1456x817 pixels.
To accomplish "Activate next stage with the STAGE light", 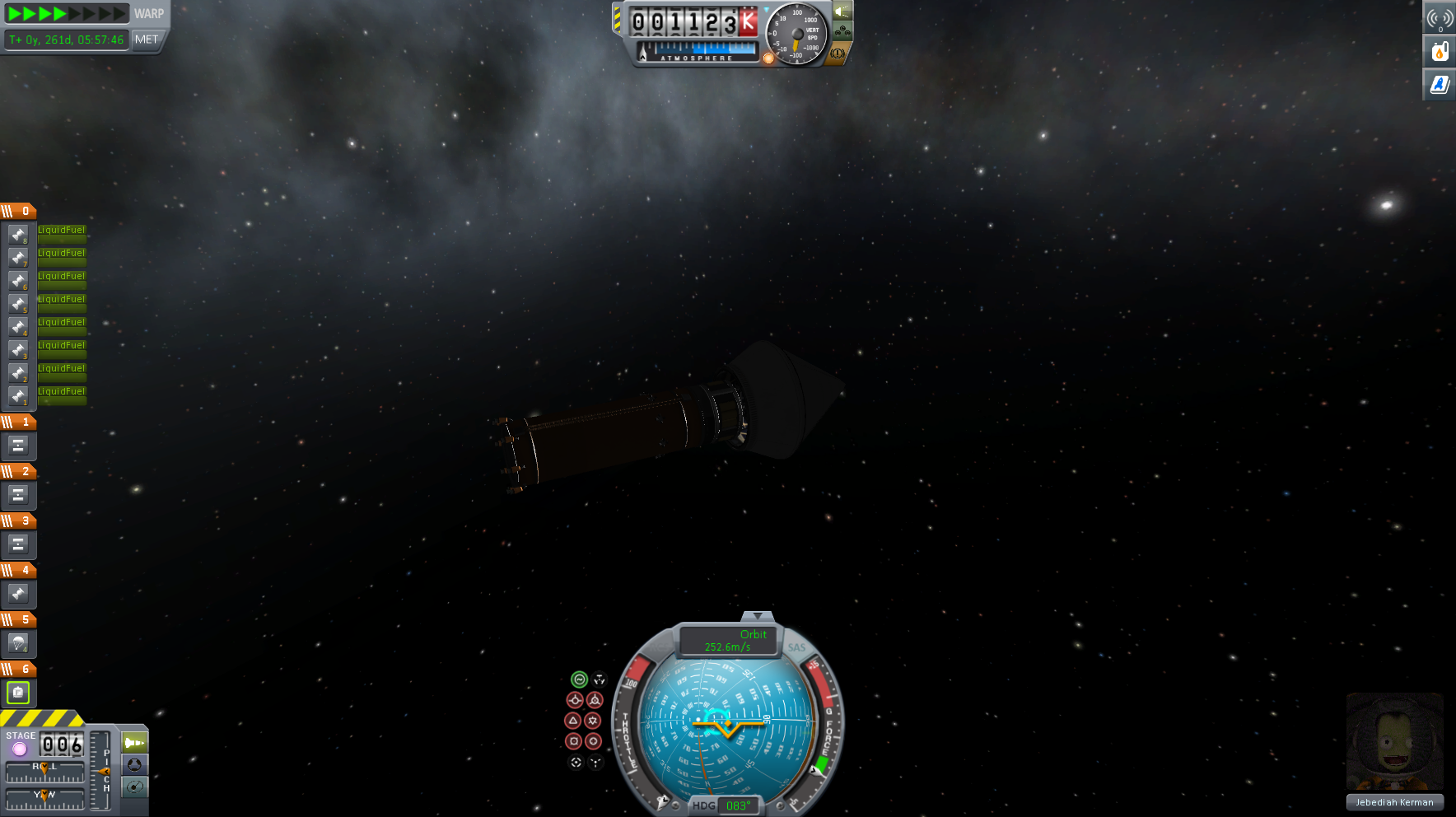I will [x=20, y=748].
